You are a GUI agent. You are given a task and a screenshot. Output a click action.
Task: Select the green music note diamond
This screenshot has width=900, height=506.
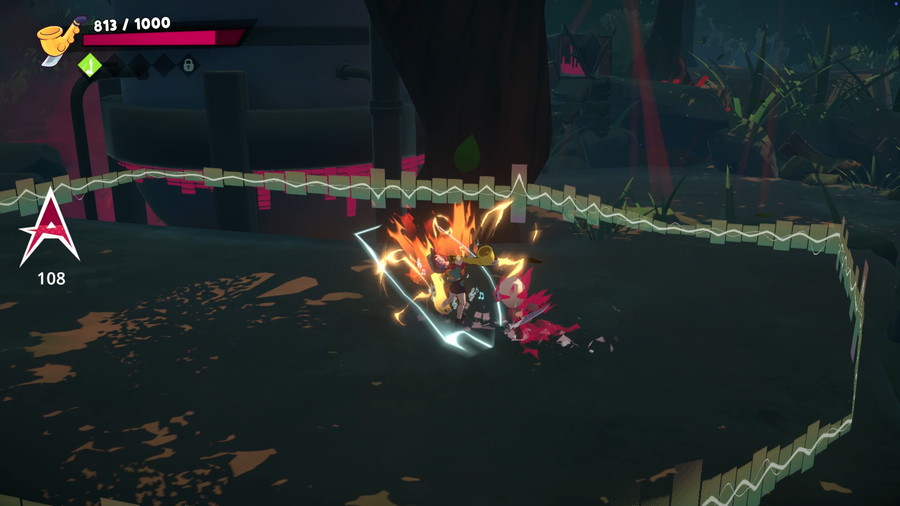tap(89, 65)
